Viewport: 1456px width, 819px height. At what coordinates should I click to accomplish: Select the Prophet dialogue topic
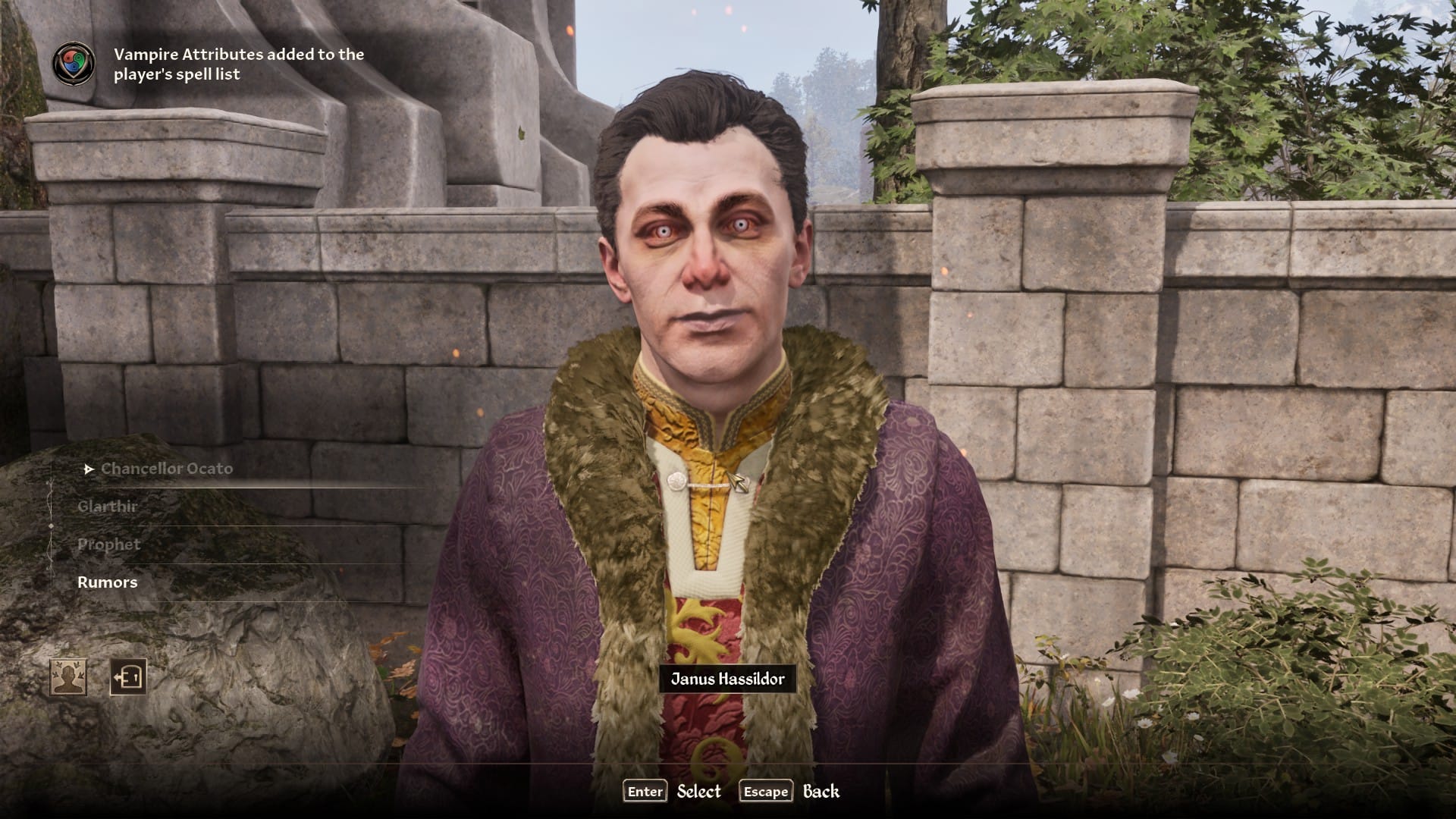[109, 544]
